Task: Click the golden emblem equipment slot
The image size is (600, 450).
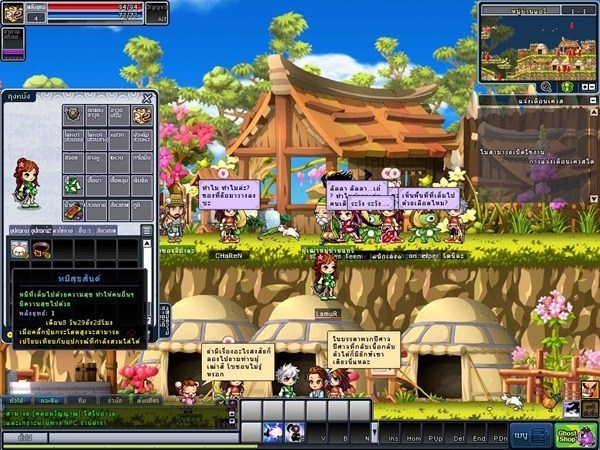Action: (141, 115)
